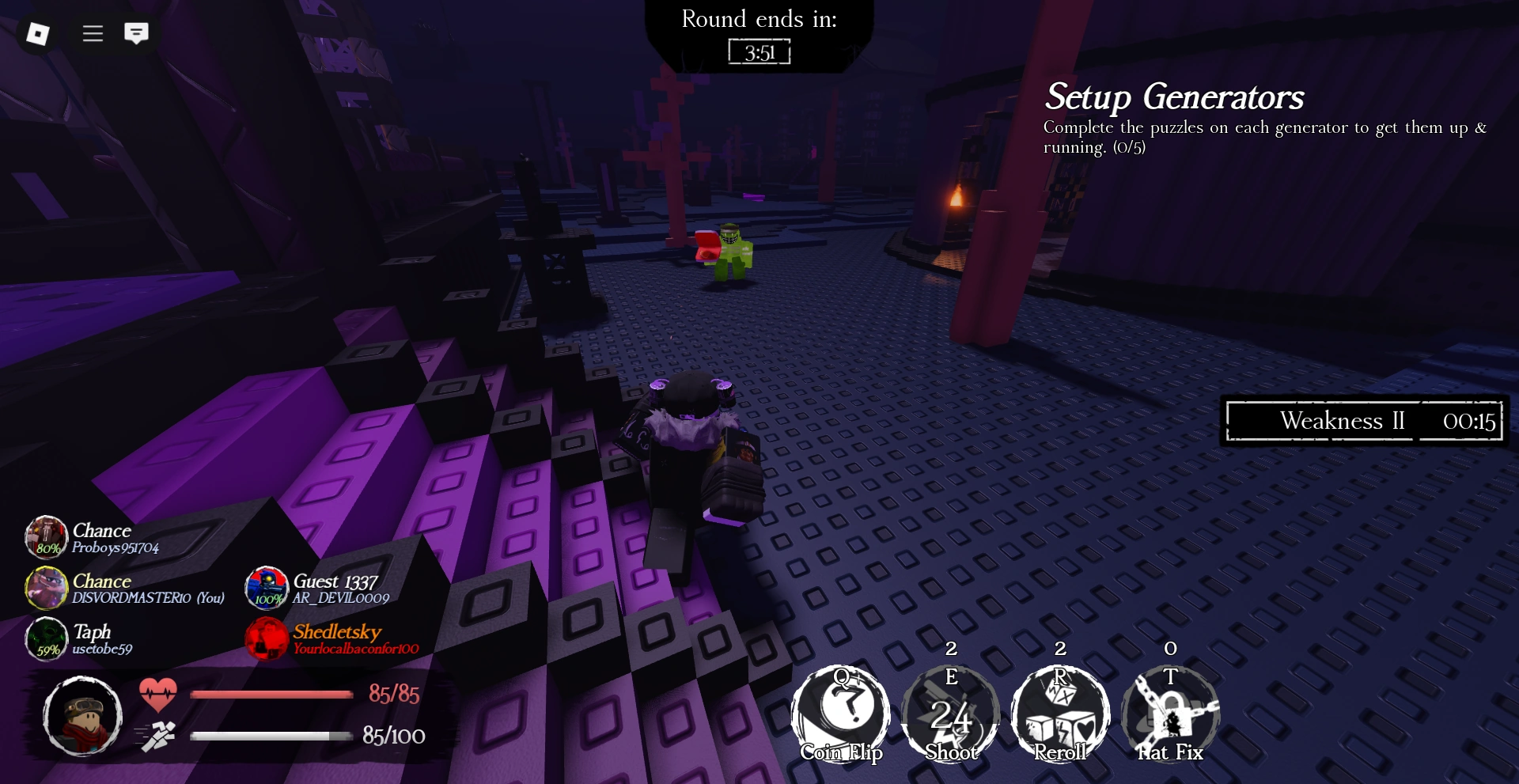Select your own character portrait at bottom left
Viewport: 1519px width, 784px height.
point(85,717)
